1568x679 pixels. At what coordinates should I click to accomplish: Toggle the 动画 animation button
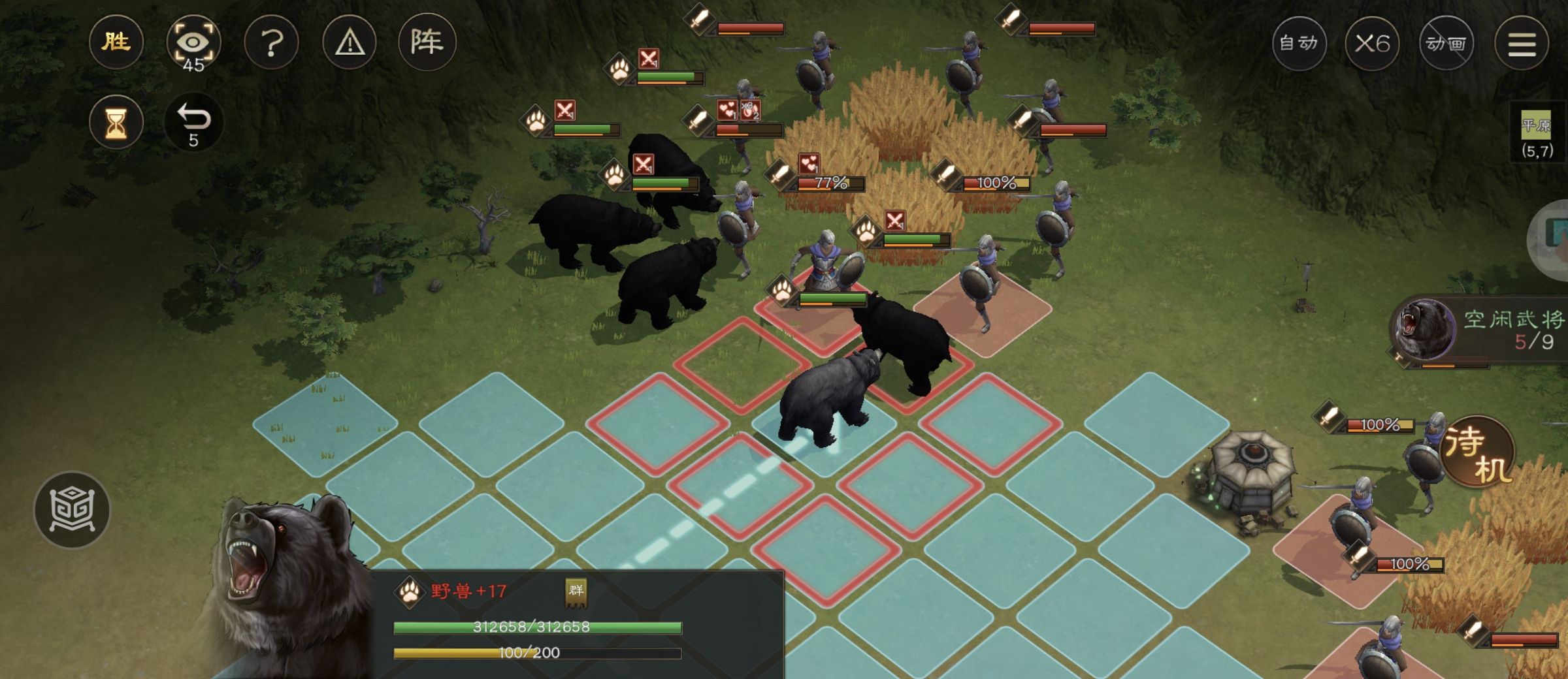[1446, 44]
